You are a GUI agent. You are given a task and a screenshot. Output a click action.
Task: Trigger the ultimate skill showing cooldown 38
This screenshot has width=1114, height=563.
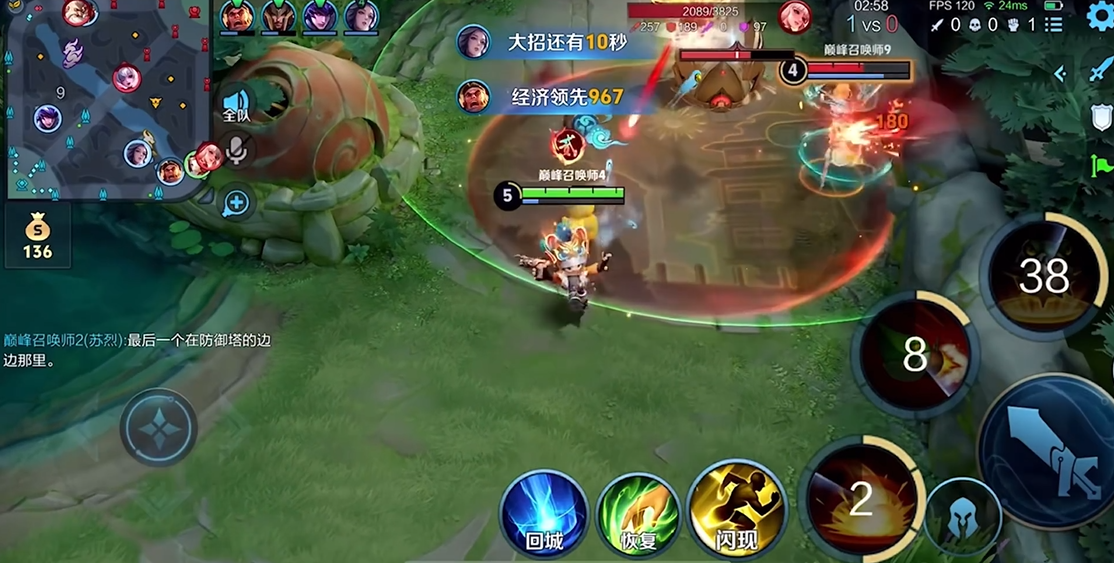[1043, 277]
